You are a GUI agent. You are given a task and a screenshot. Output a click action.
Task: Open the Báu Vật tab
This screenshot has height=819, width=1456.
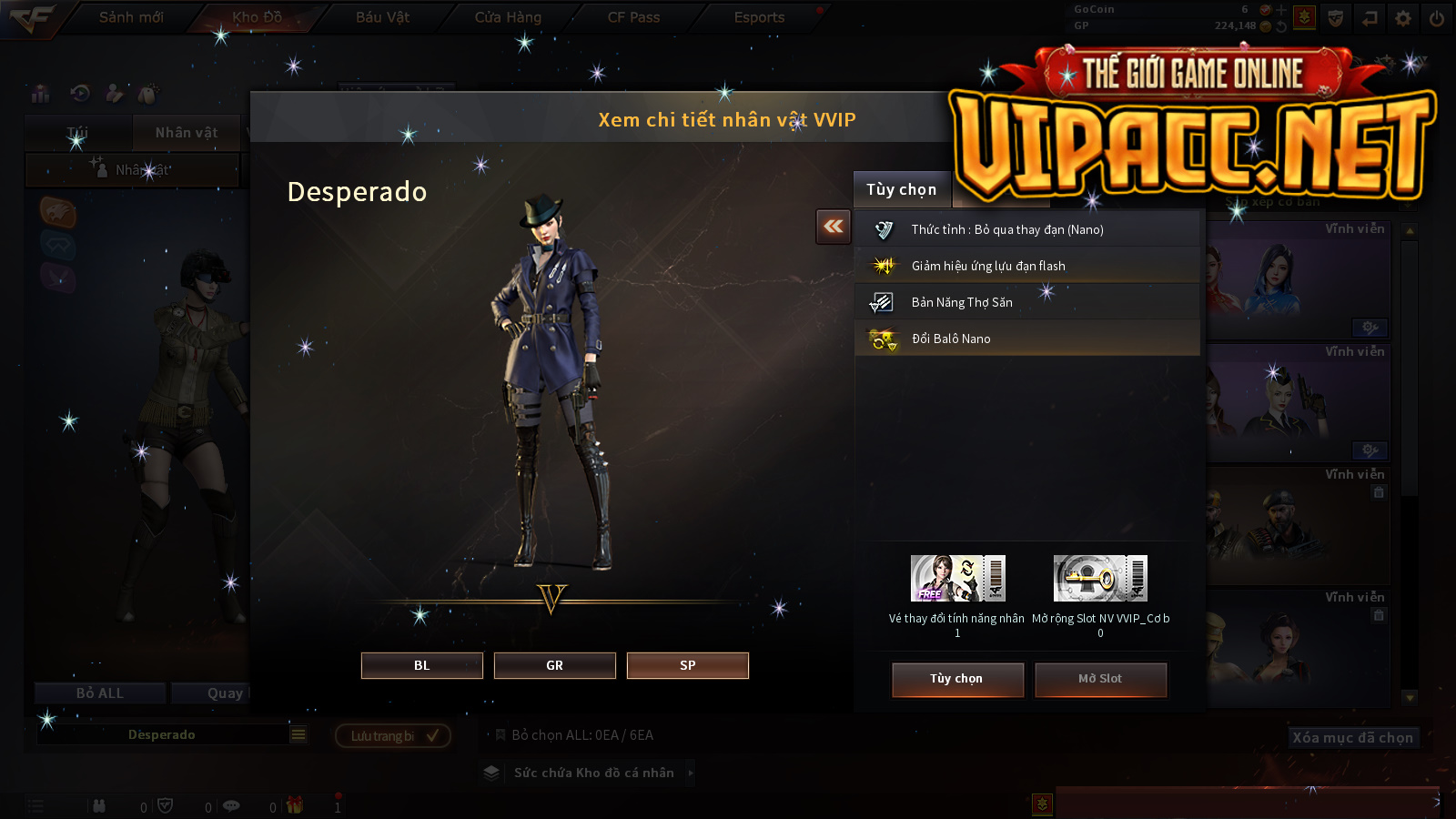(382, 17)
